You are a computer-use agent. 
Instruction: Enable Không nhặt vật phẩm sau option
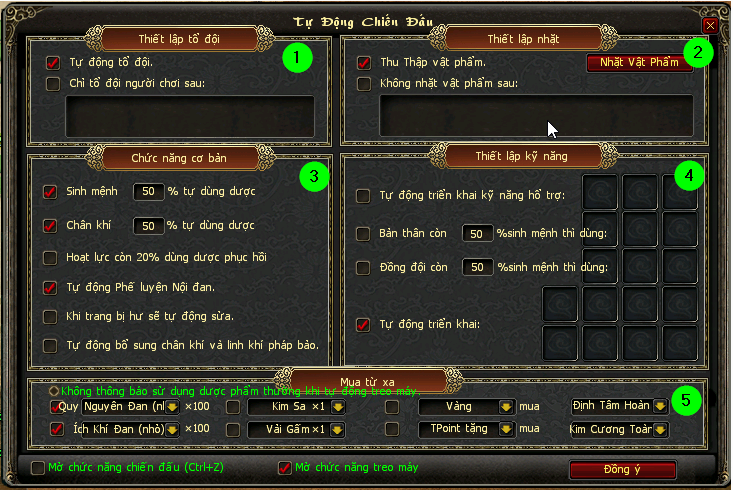[364, 83]
